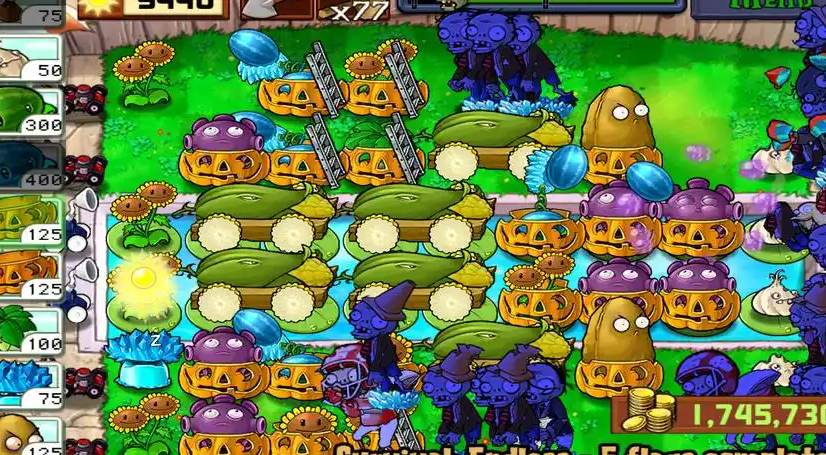Choose the Ice-shroom seed packet costing 75
The height and width of the screenshot is (455, 826).
click(30, 385)
